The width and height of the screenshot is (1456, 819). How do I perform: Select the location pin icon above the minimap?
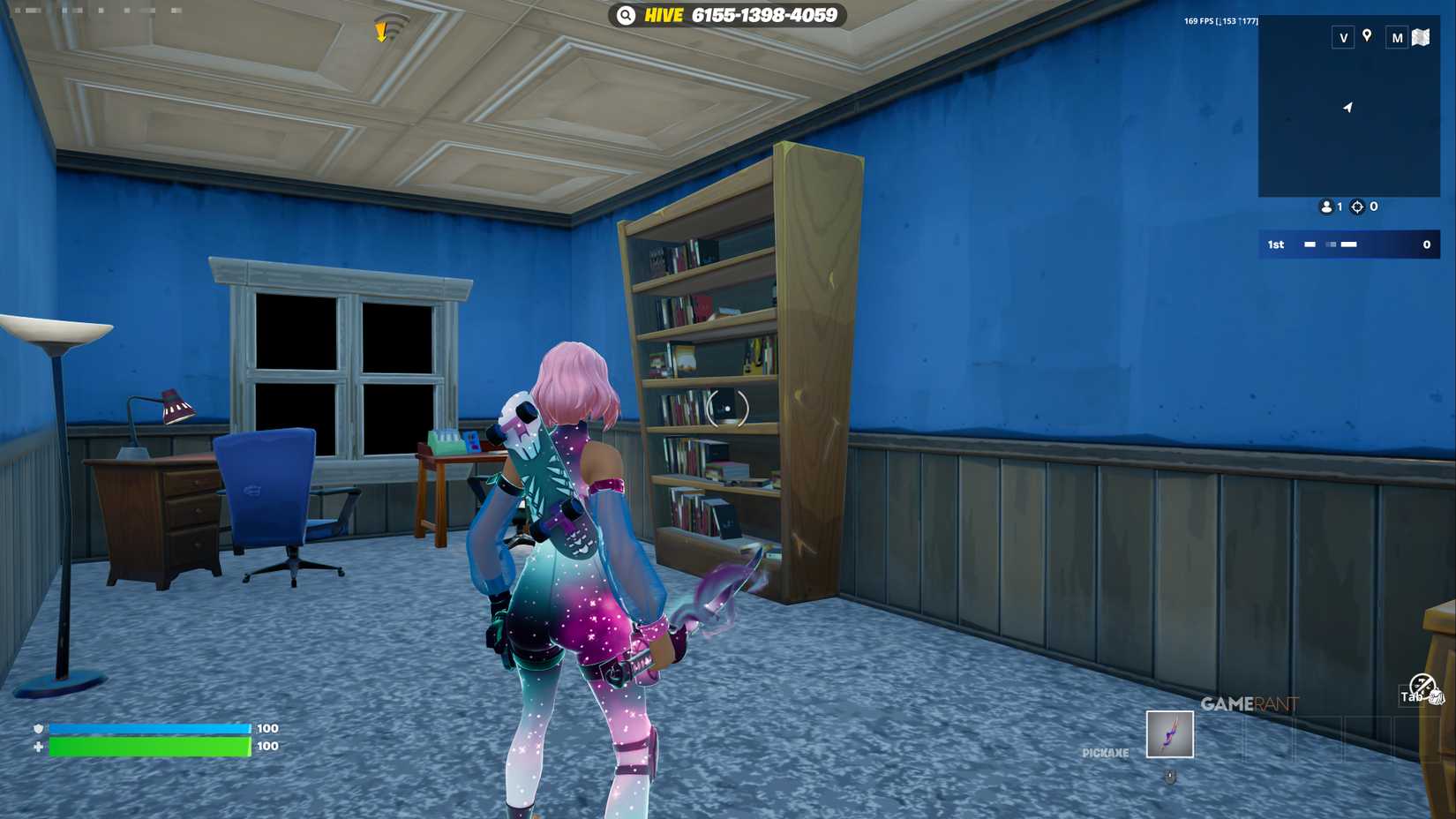[1367, 37]
